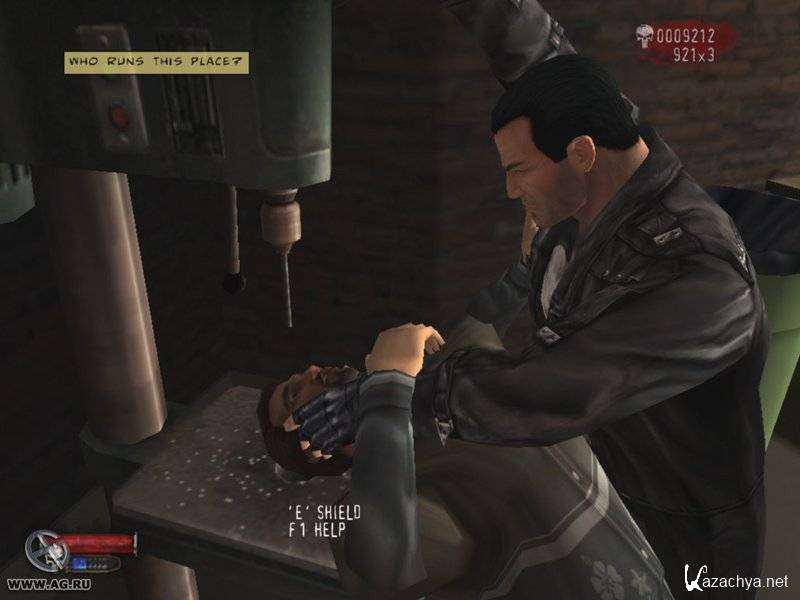Select the circular emblem next to the health bar
This screenshot has height=600, width=800.
43,549
